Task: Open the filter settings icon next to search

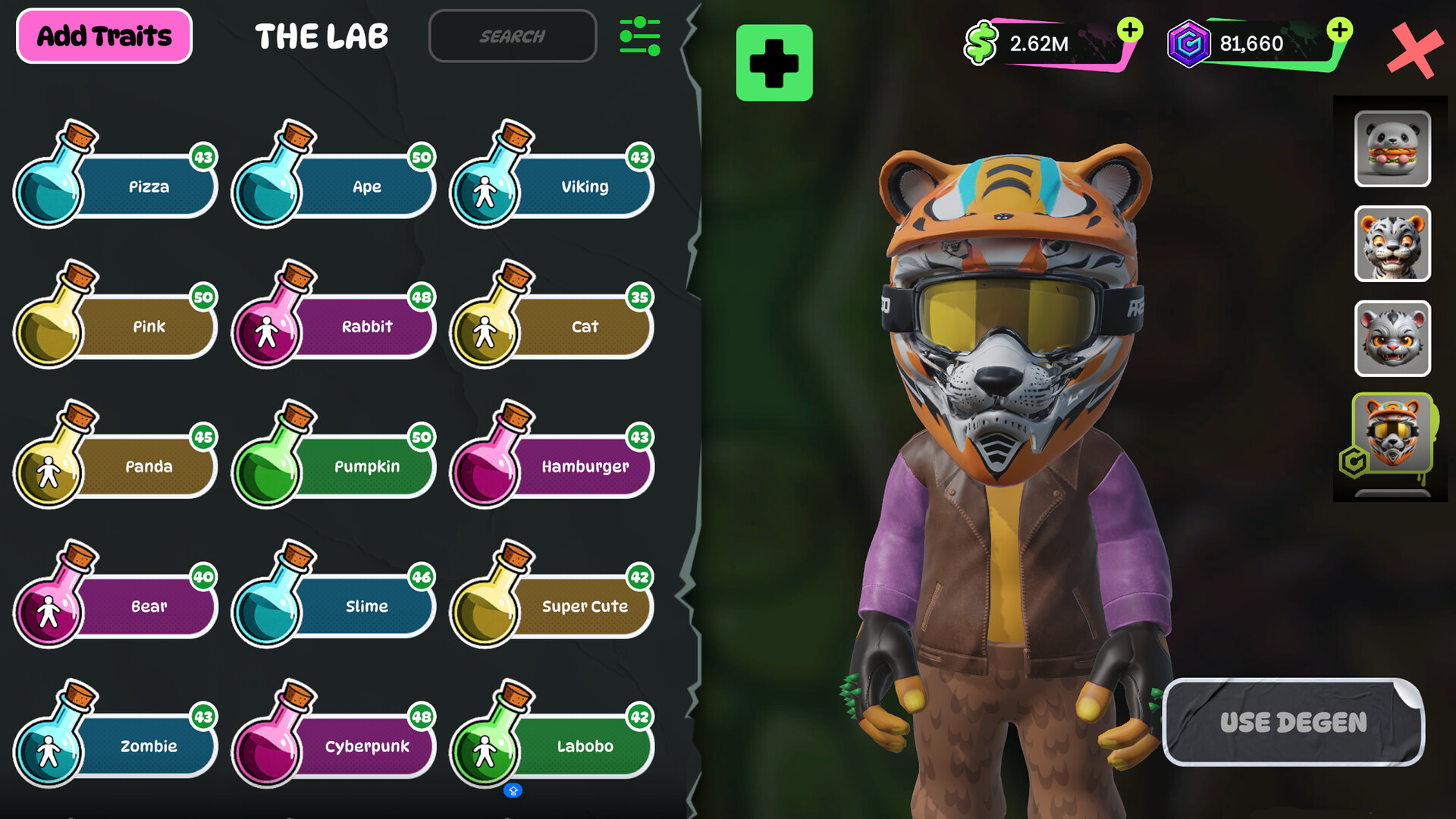Action: (x=639, y=35)
